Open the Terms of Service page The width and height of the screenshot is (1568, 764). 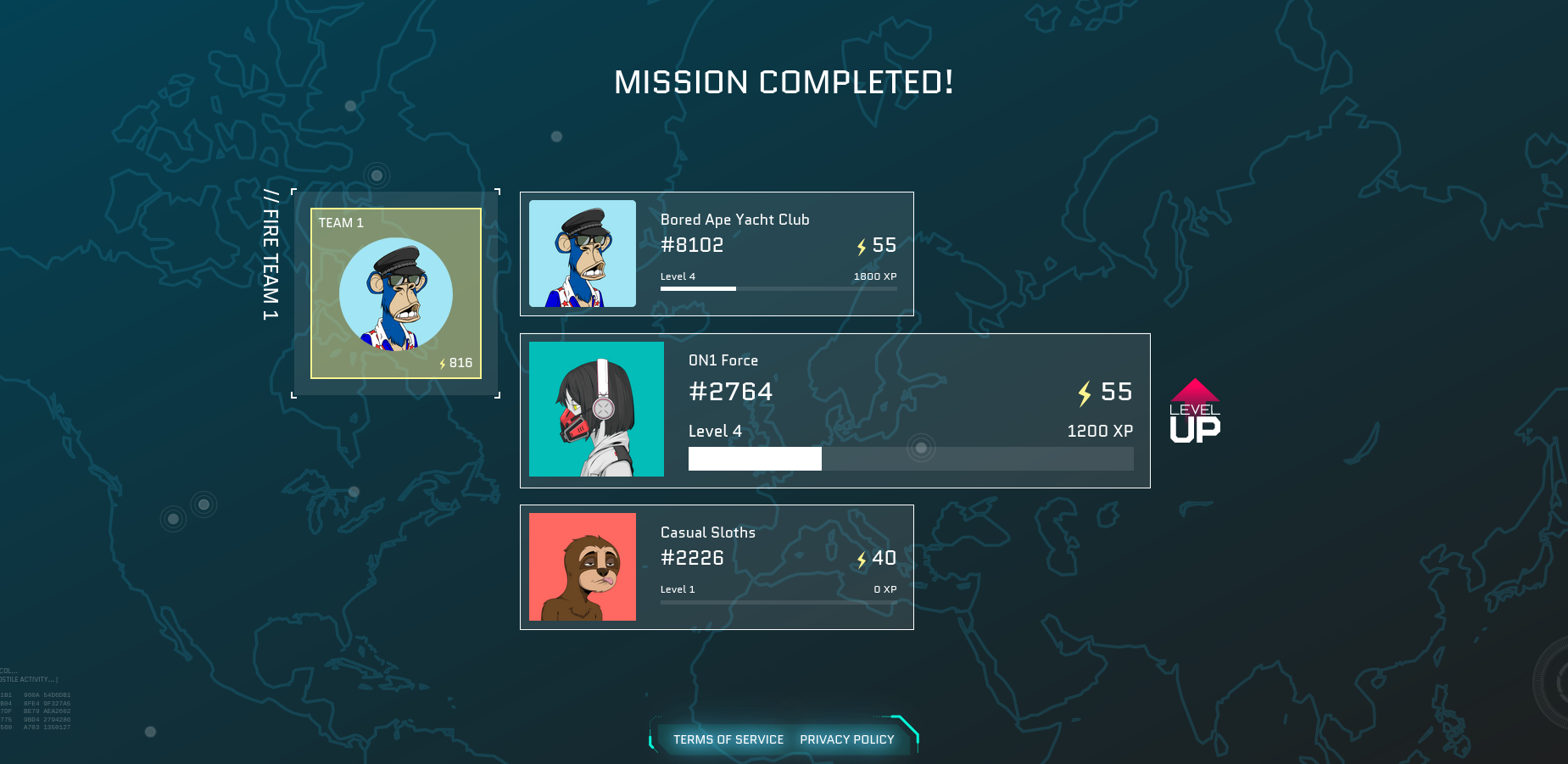point(728,739)
